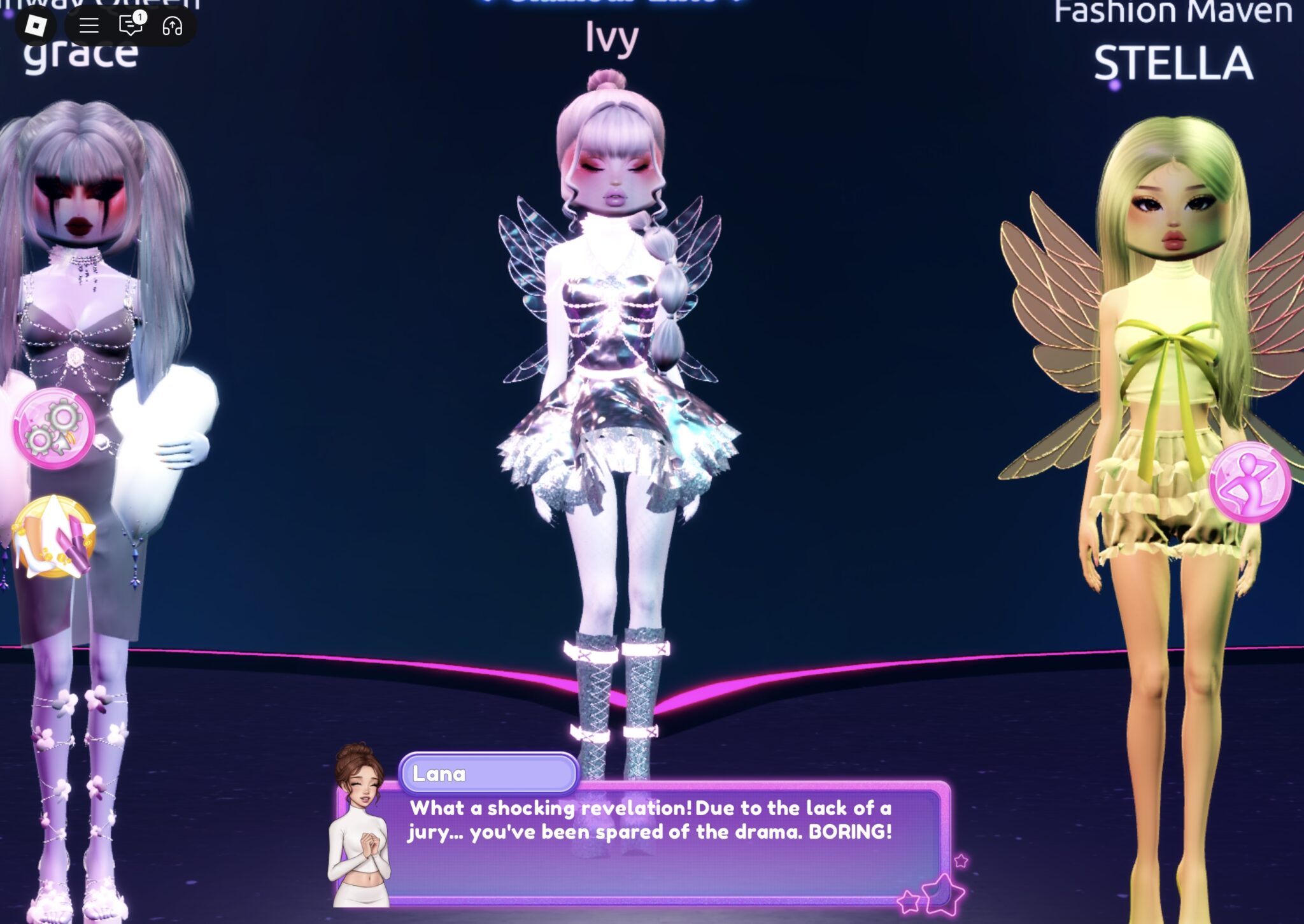Open the chat with one notification
1304x924 pixels.
click(131, 25)
